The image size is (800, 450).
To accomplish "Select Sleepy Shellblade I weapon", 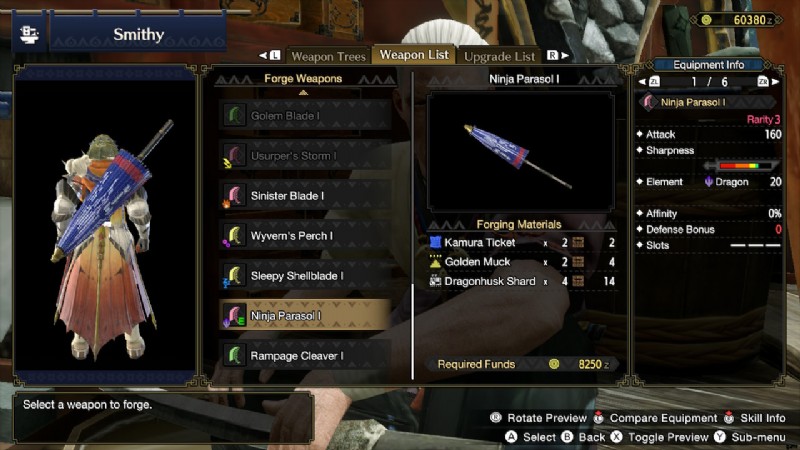I will [304, 276].
